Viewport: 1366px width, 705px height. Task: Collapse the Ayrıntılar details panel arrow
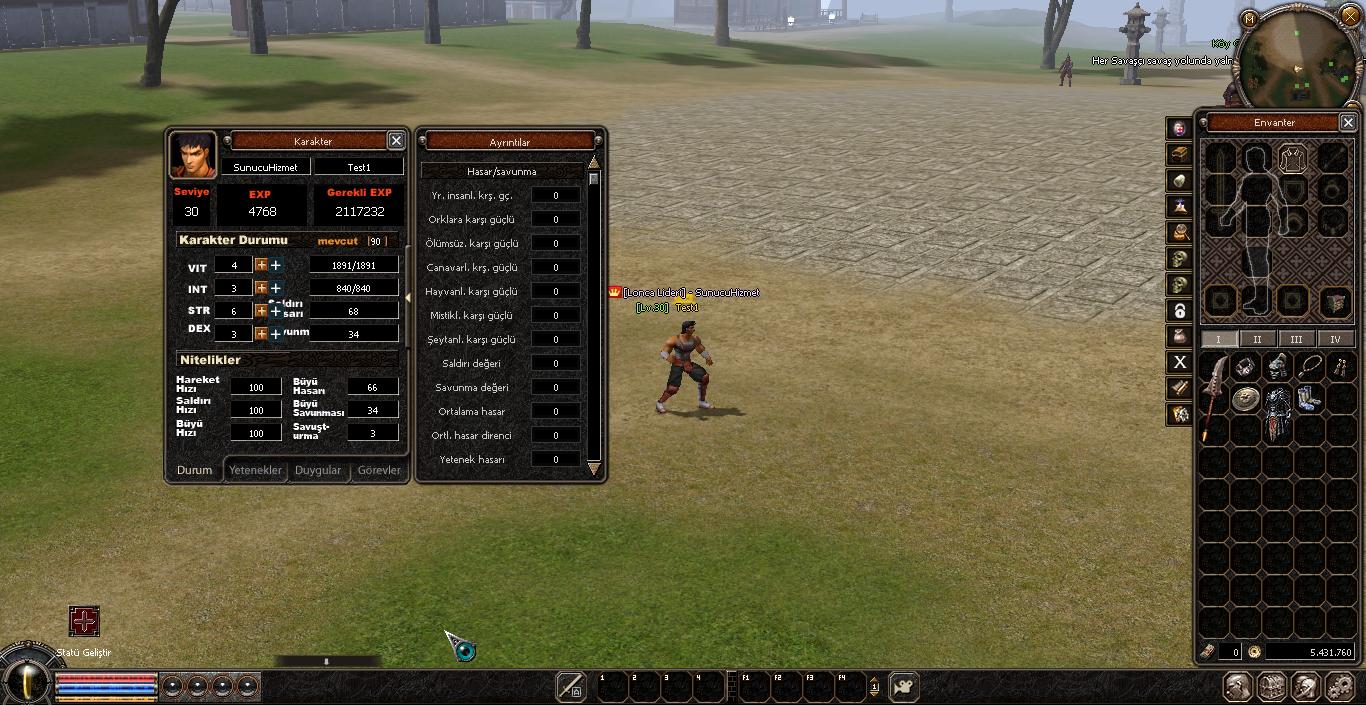[407, 298]
